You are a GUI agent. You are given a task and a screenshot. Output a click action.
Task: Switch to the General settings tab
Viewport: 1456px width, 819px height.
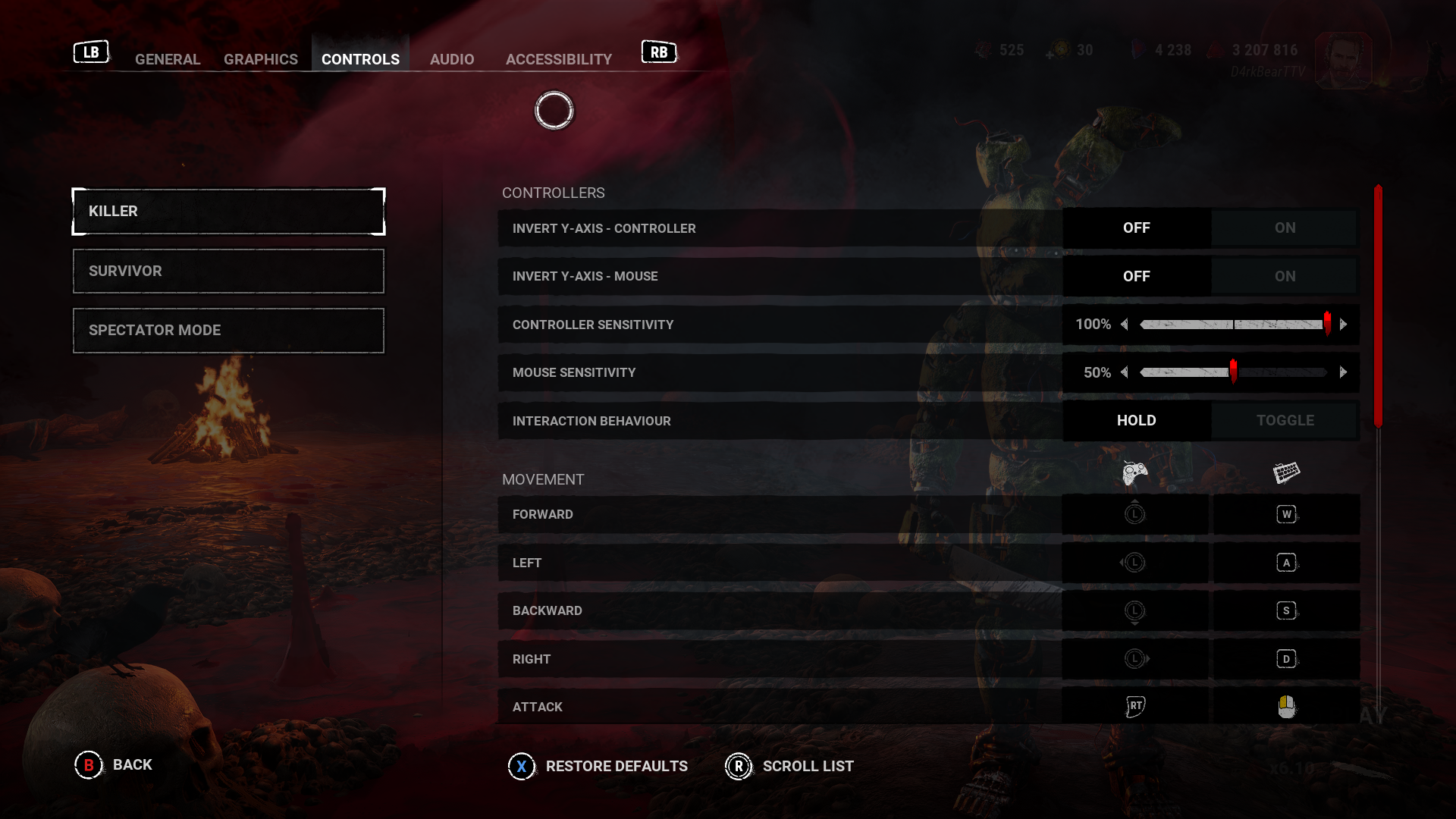168,59
